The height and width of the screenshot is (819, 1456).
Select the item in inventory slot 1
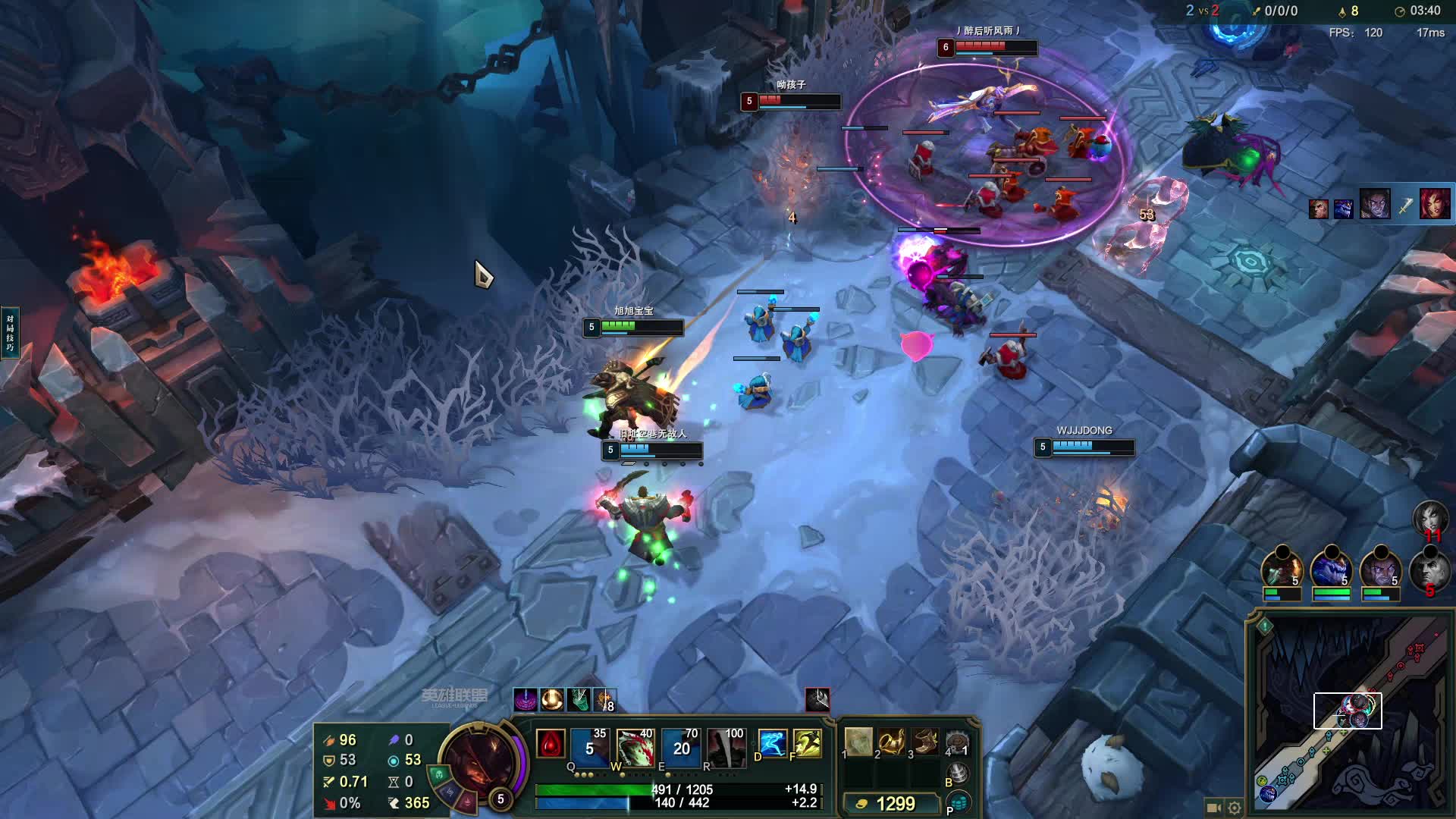pos(859,742)
